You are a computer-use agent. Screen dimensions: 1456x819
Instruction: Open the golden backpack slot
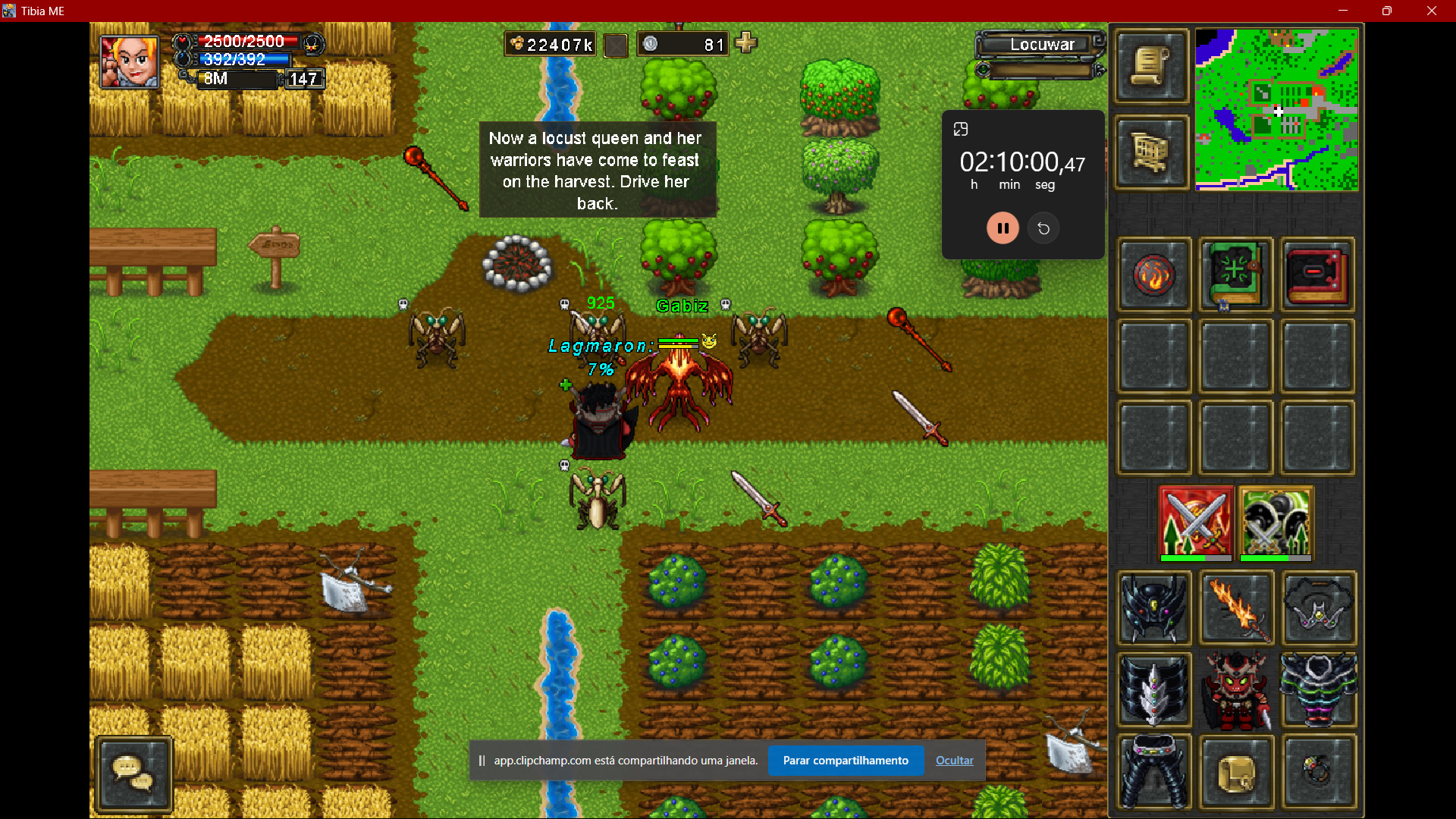(1236, 772)
